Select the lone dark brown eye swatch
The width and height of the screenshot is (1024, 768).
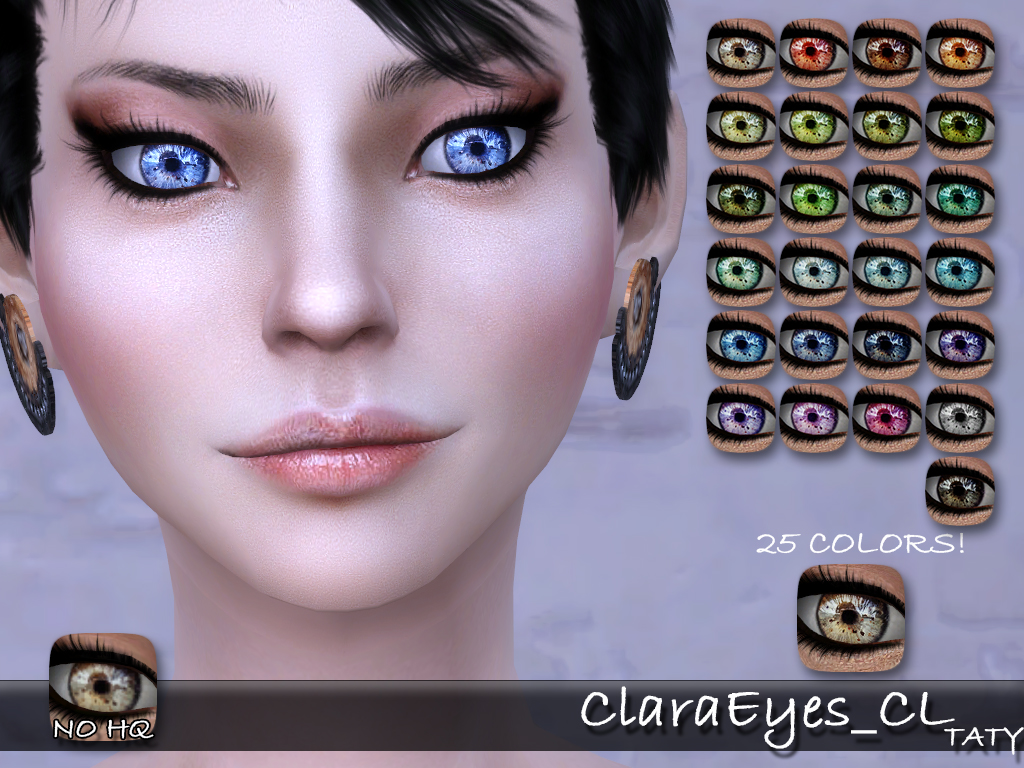[x=960, y=490]
